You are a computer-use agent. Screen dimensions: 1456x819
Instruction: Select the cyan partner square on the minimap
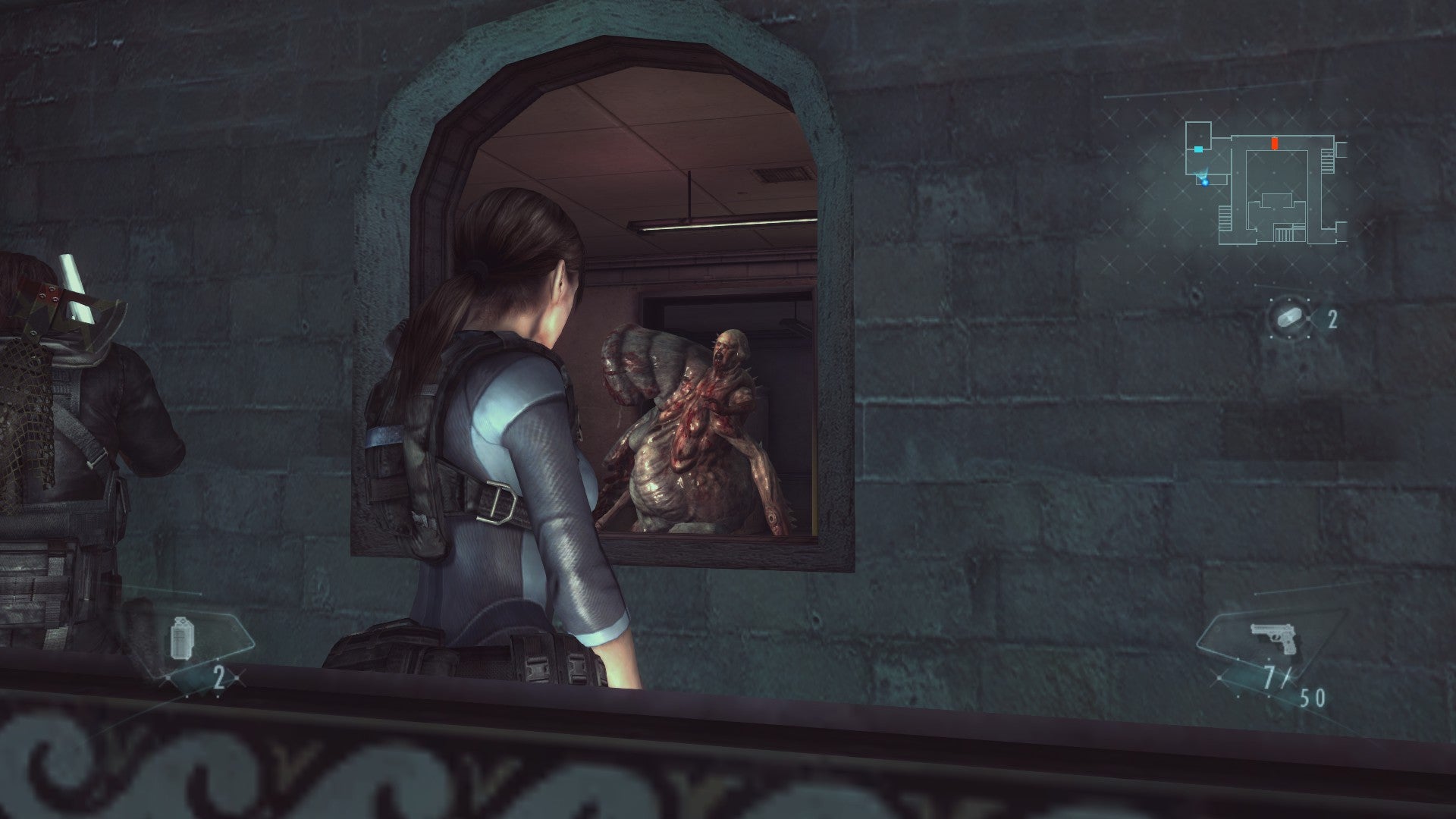1198,149
